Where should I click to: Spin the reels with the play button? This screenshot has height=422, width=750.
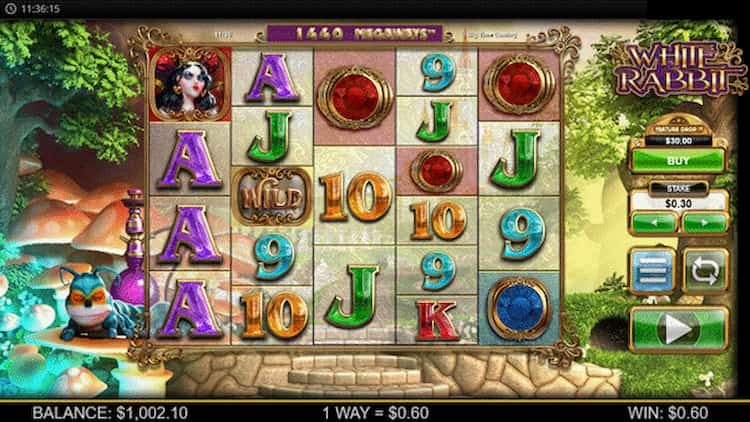point(679,329)
